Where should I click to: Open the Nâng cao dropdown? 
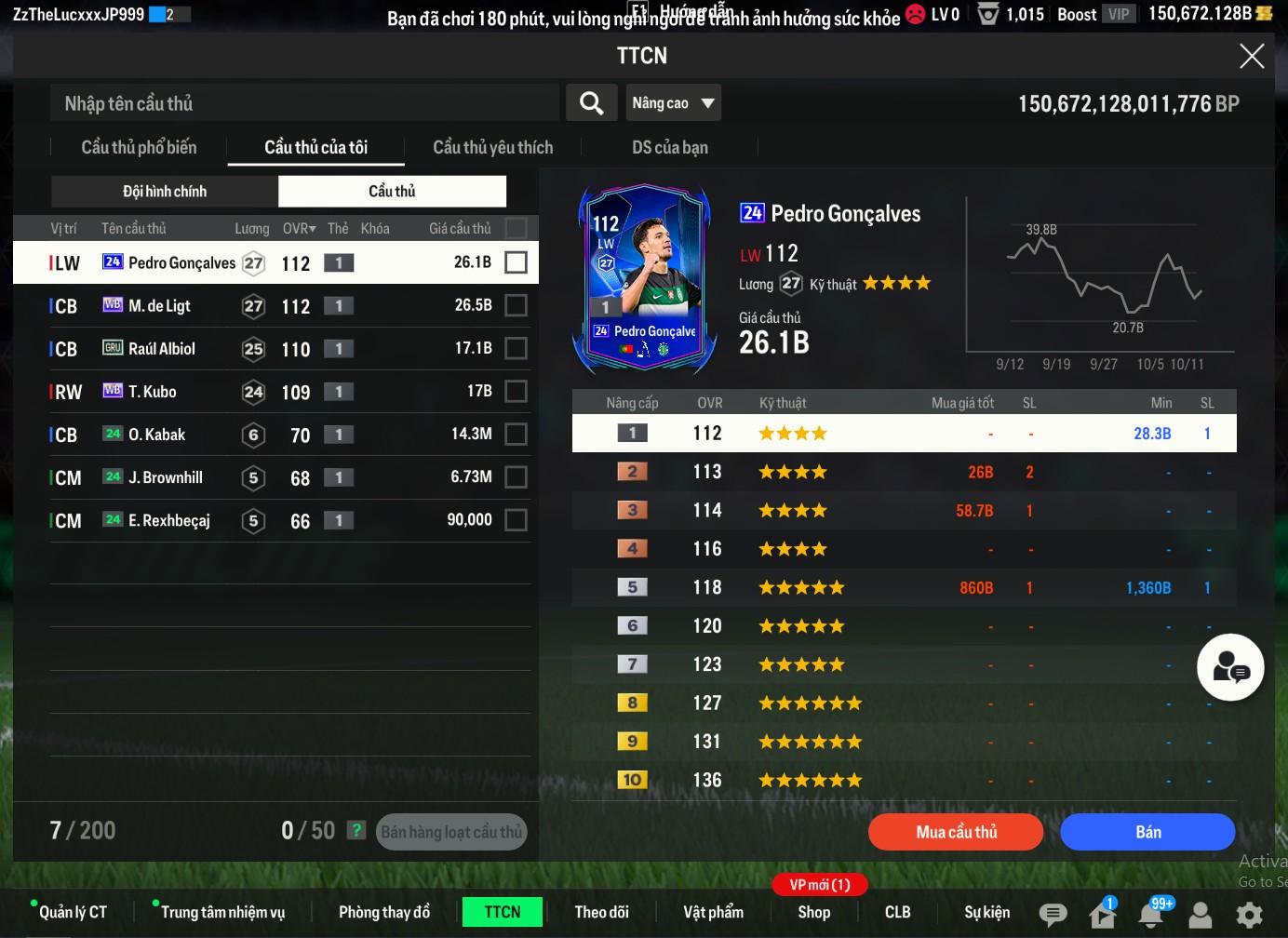[x=674, y=103]
